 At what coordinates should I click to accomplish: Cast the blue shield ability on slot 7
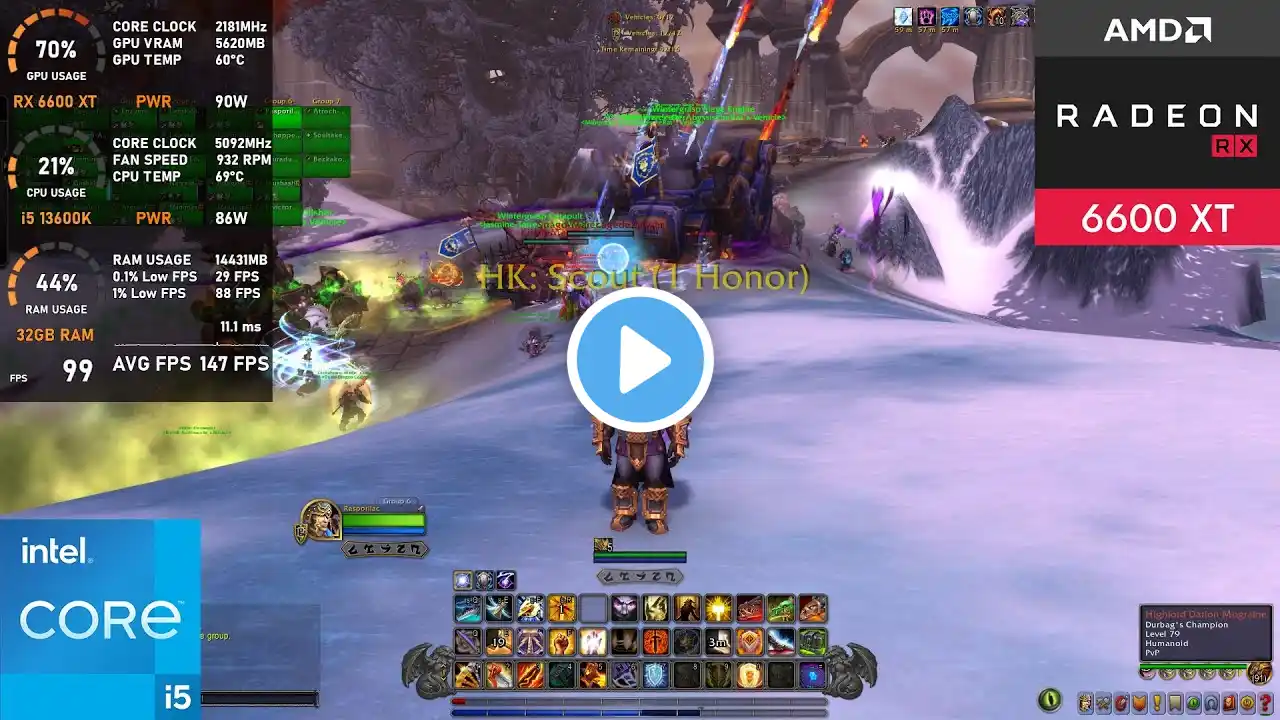655,675
